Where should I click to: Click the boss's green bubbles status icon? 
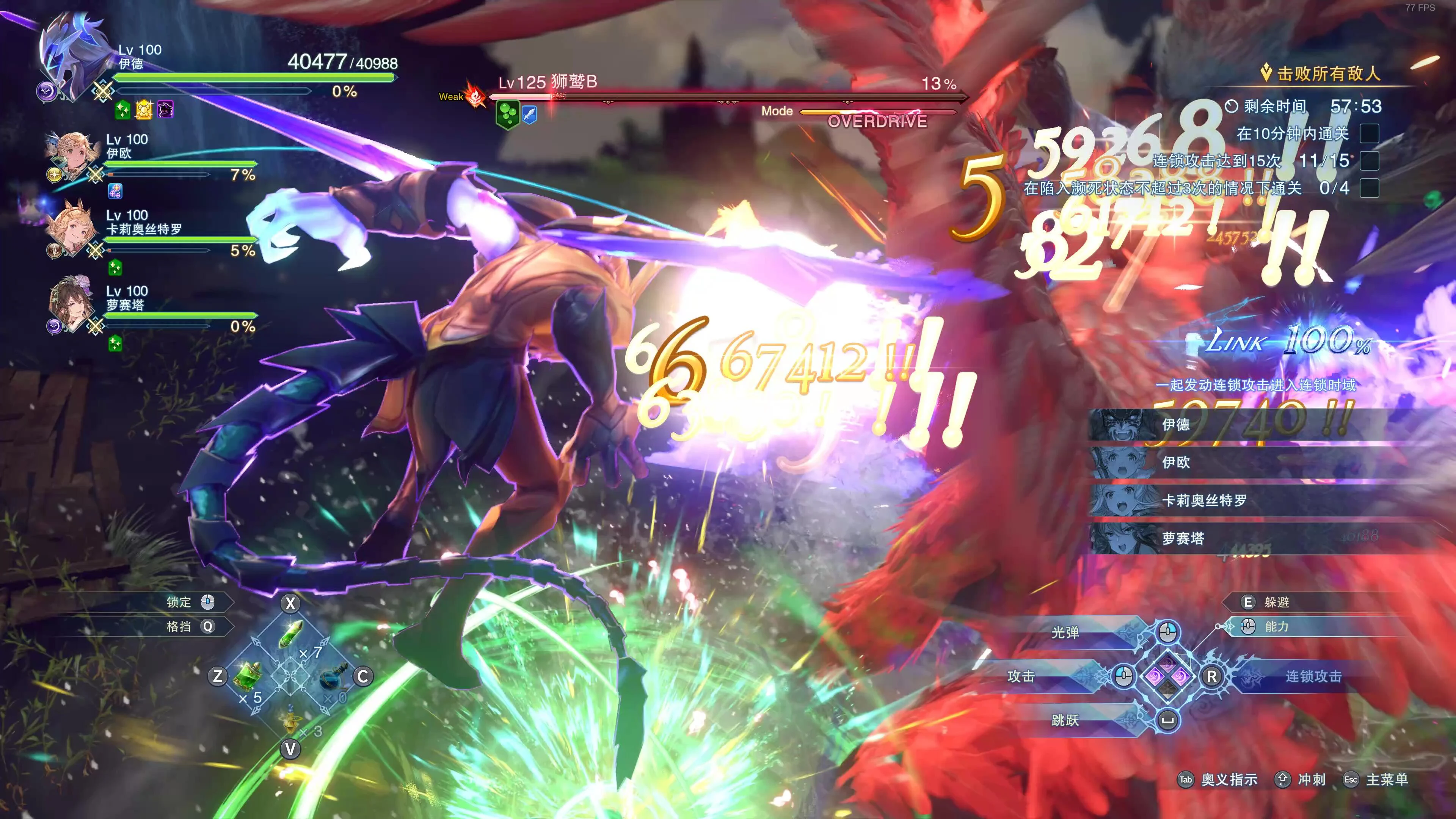(507, 114)
